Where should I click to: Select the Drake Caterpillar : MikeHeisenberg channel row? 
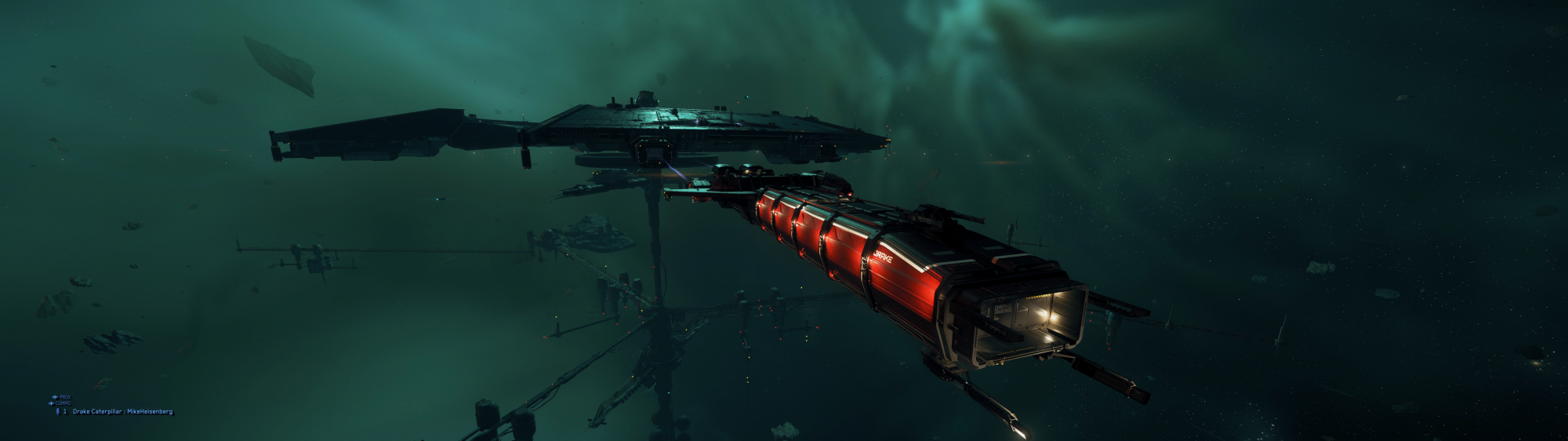(122, 411)
